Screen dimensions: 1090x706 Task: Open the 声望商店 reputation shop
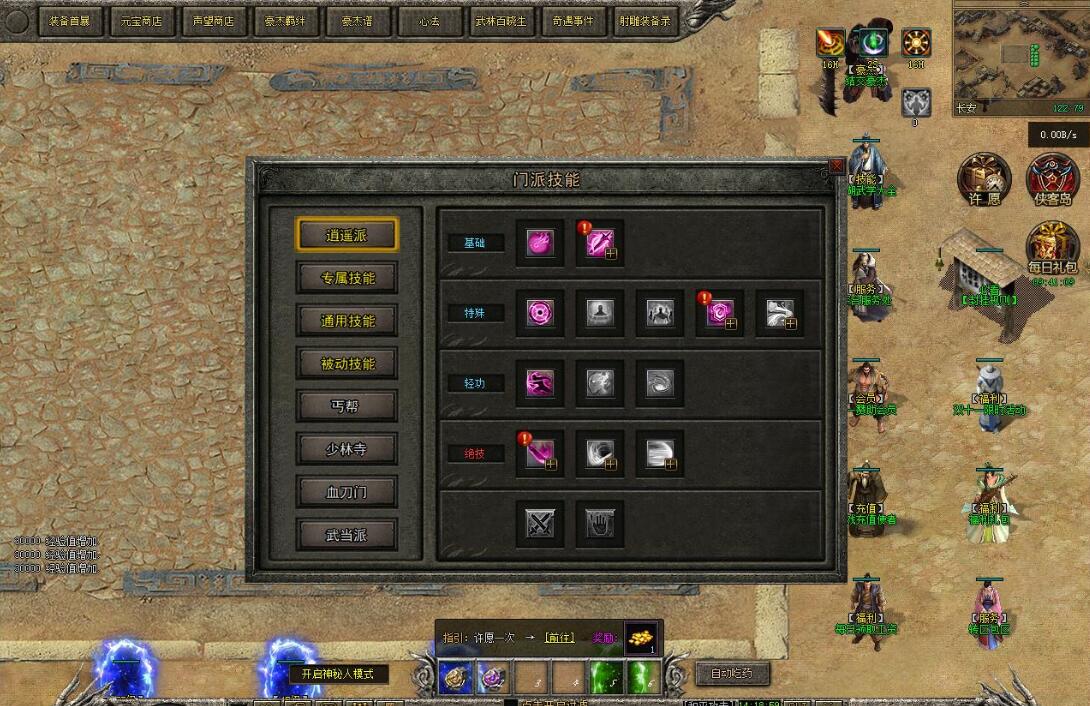214,20
